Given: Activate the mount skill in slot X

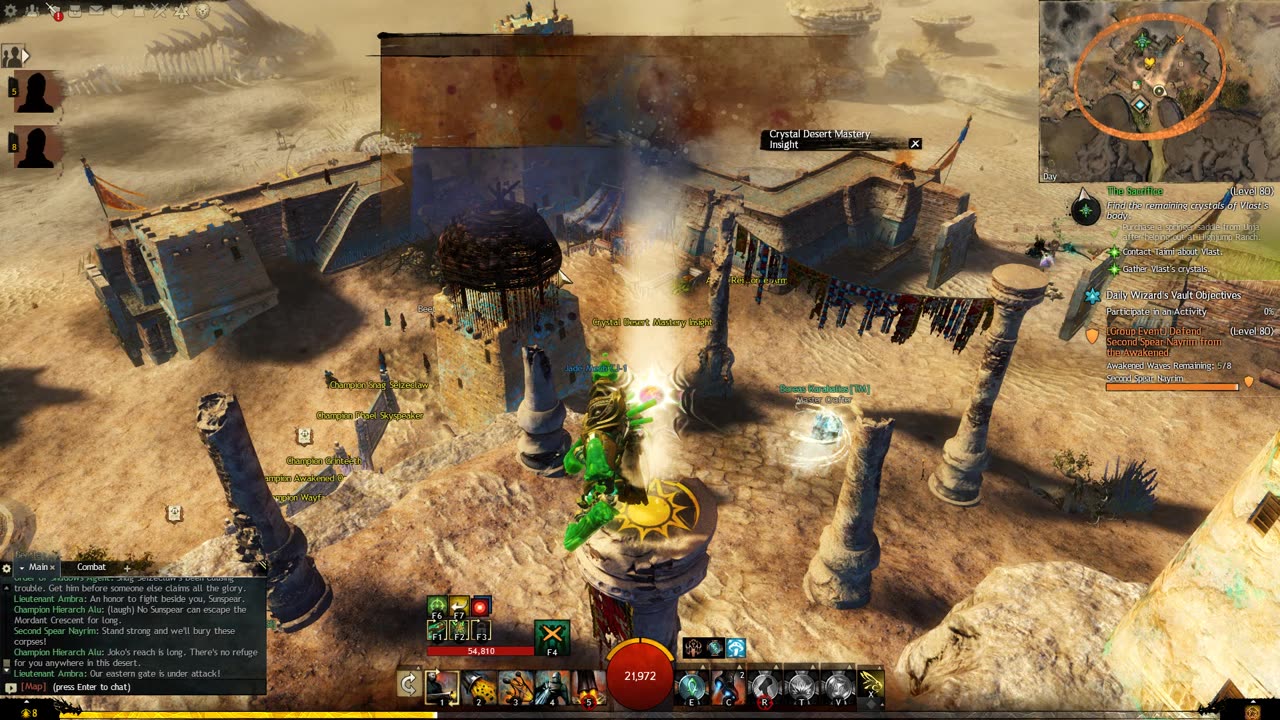Looking at the screenshot, I should click(x=870, y=686).
